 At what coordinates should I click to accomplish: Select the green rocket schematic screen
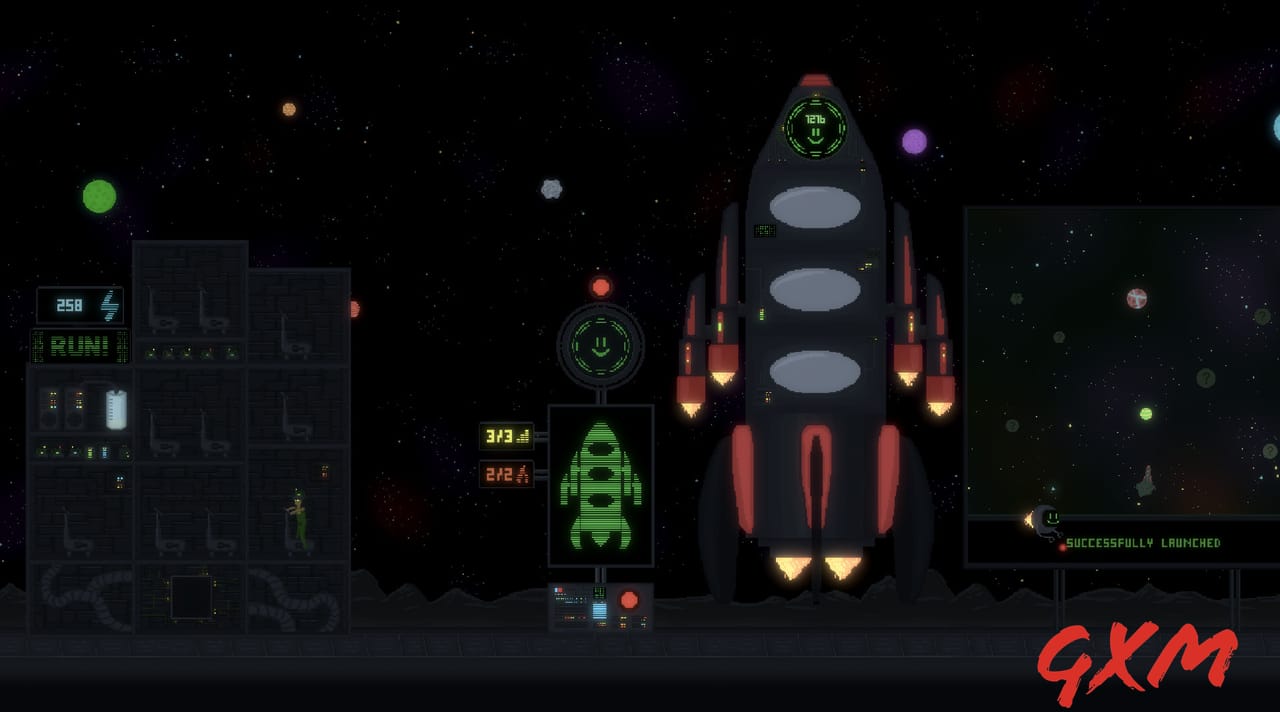pos(600,485)
